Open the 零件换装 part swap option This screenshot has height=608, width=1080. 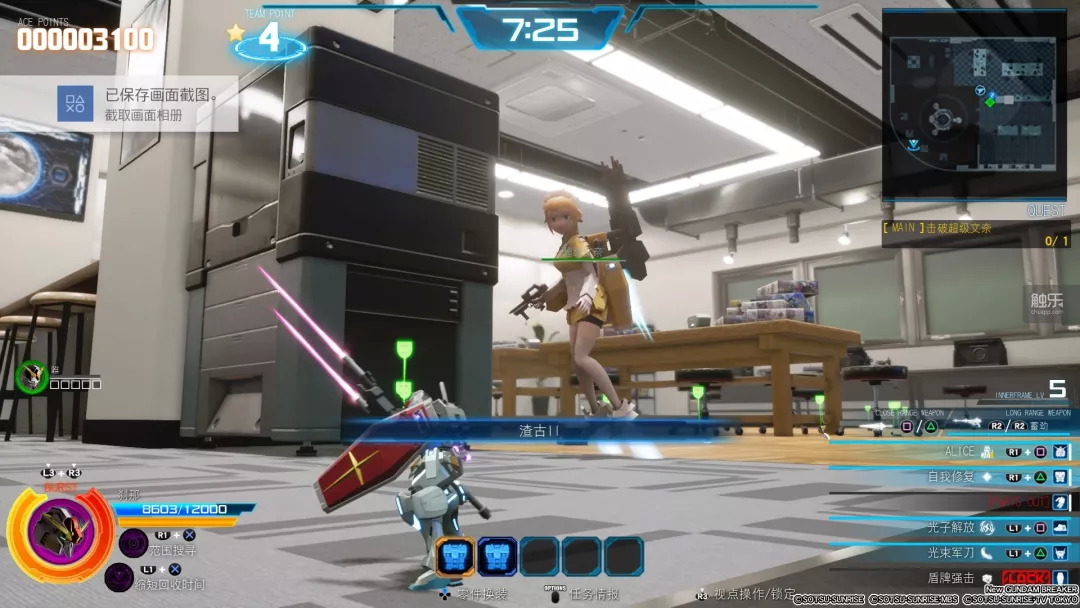click(474, 594)
